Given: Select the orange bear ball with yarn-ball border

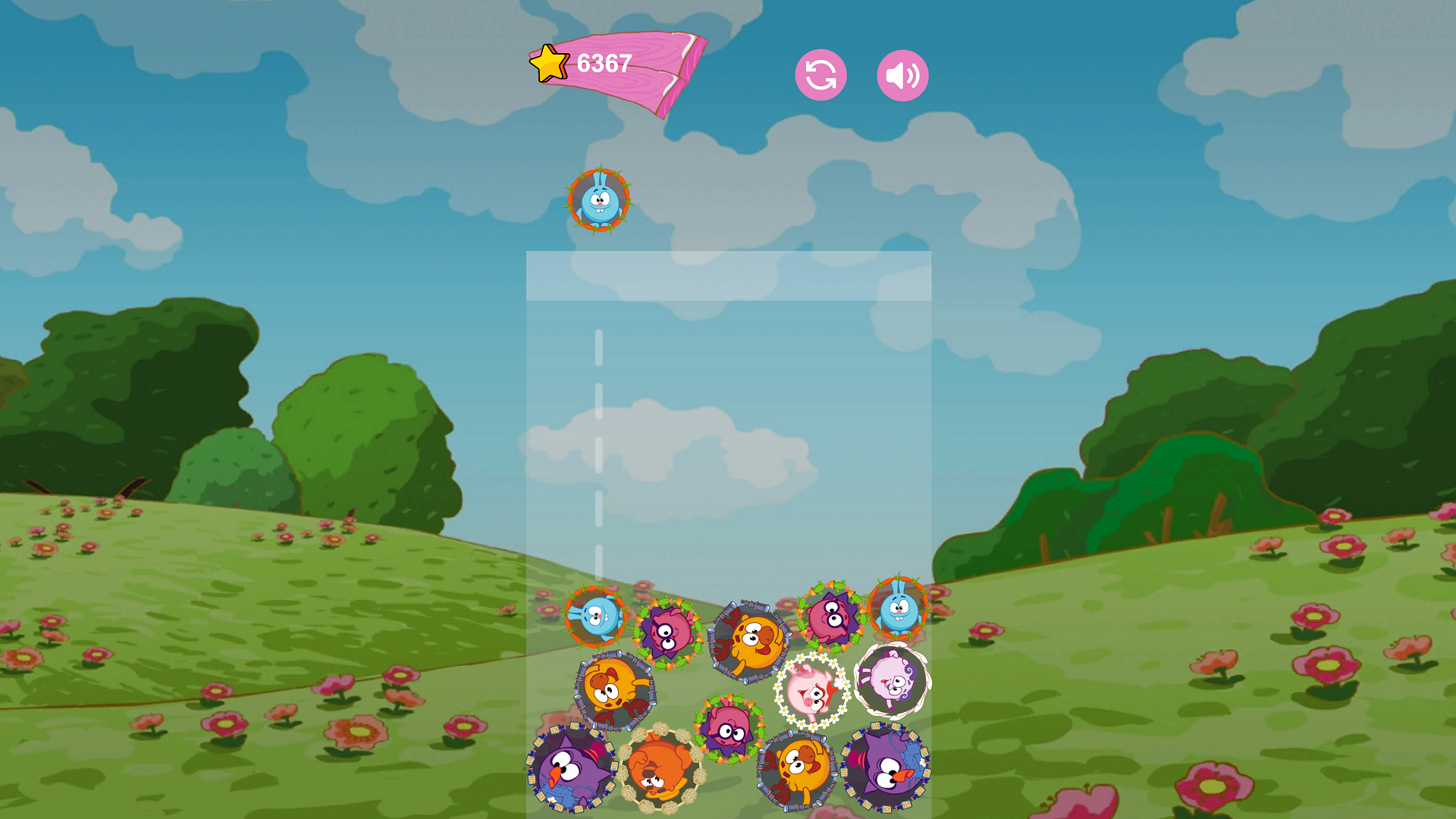Looking at the screenshot, I should pyautogui.click(x=659, y=767).
